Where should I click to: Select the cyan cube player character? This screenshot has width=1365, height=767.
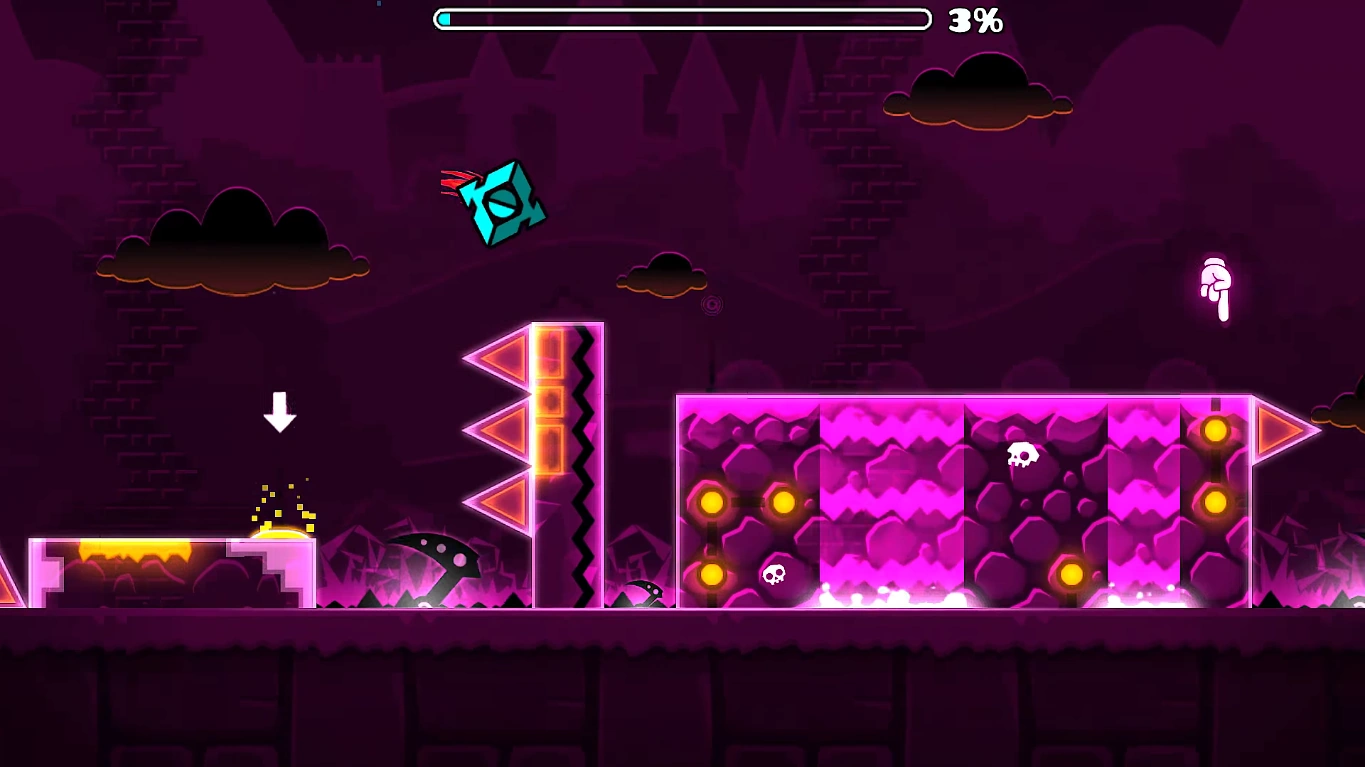[505, 200]
